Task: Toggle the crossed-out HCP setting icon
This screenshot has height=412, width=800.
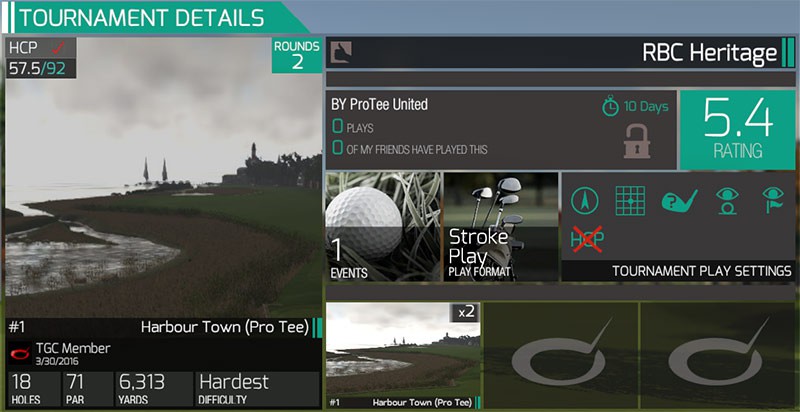Action: tap(587, 239)
